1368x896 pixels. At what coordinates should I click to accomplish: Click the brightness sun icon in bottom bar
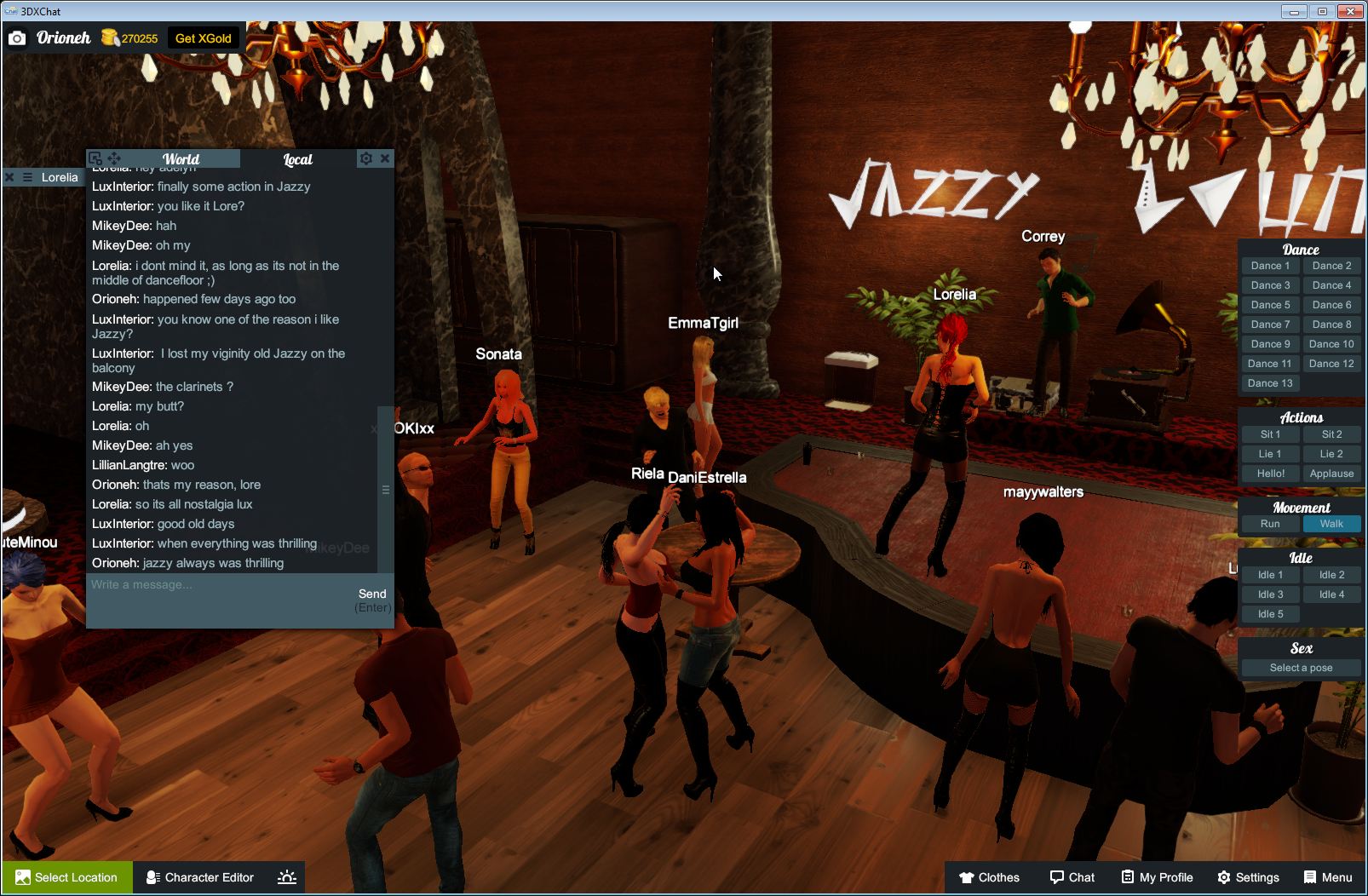[287, 877]
